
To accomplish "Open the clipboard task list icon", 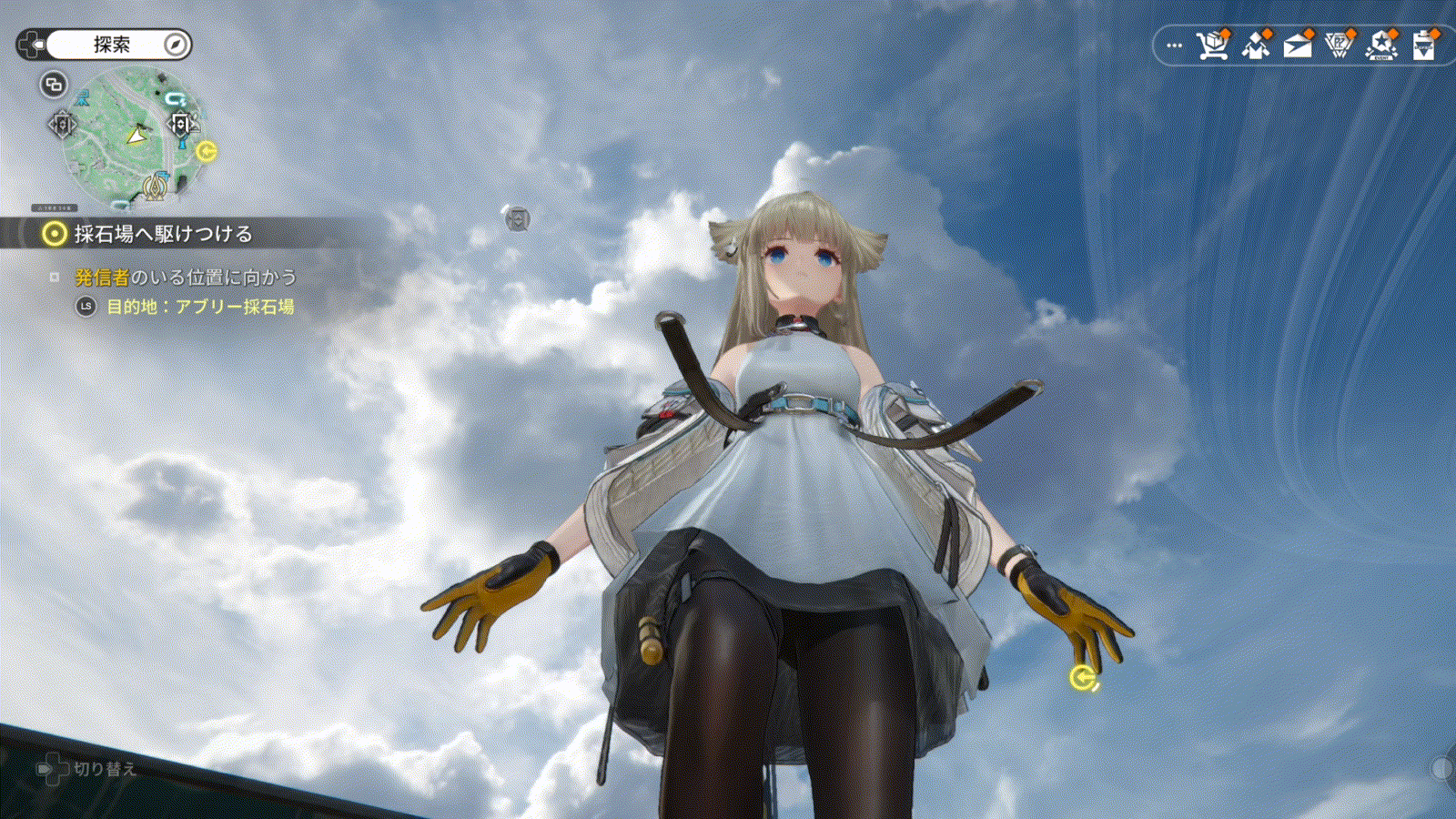I will click(1423, 45).
